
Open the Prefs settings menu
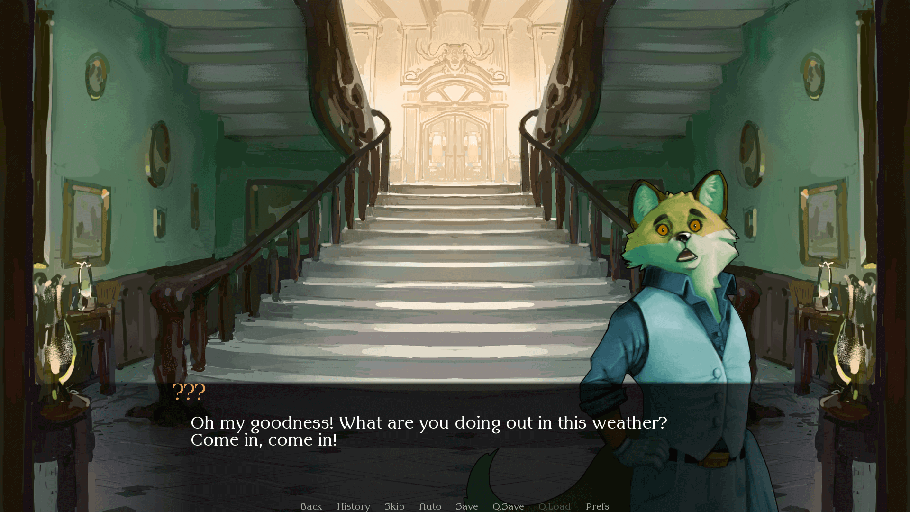[597, 506]
